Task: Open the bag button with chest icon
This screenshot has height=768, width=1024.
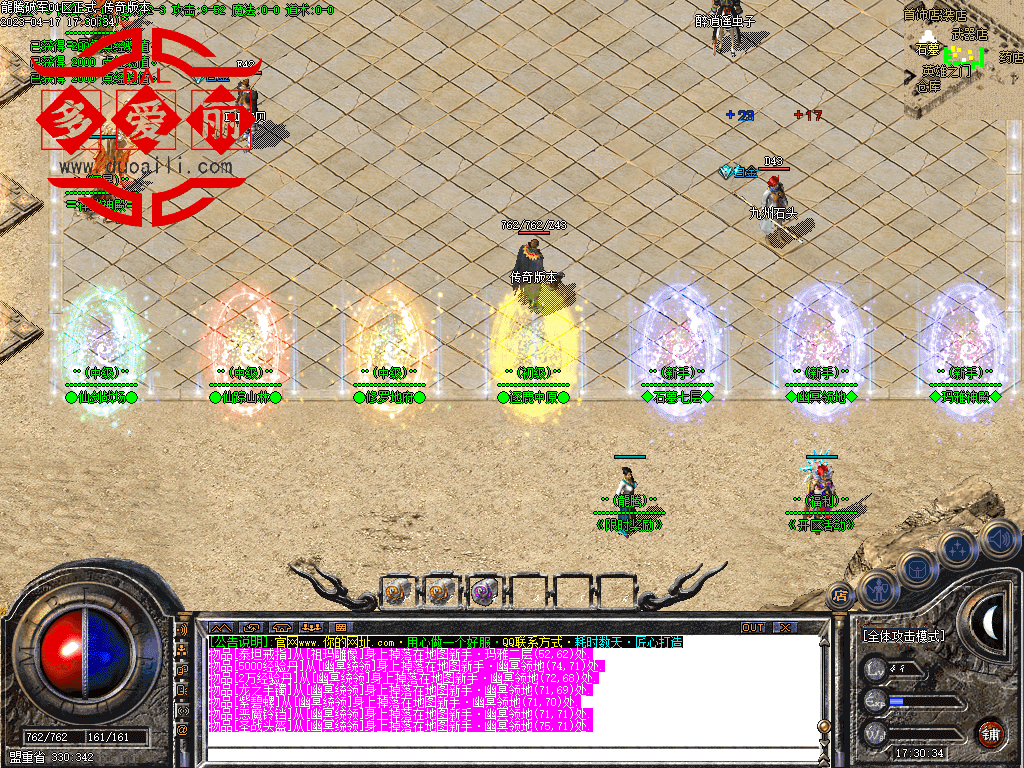Action: point(917,569)
